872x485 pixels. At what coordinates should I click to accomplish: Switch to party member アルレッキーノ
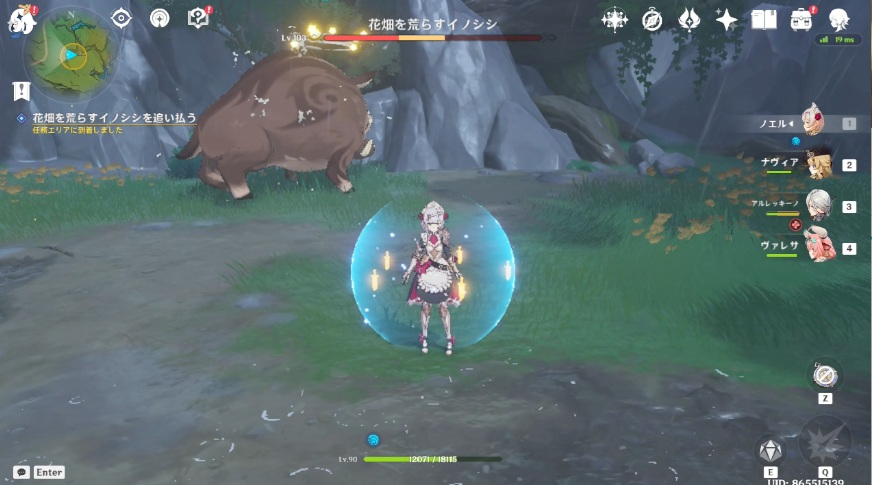[x=818, y=206]
